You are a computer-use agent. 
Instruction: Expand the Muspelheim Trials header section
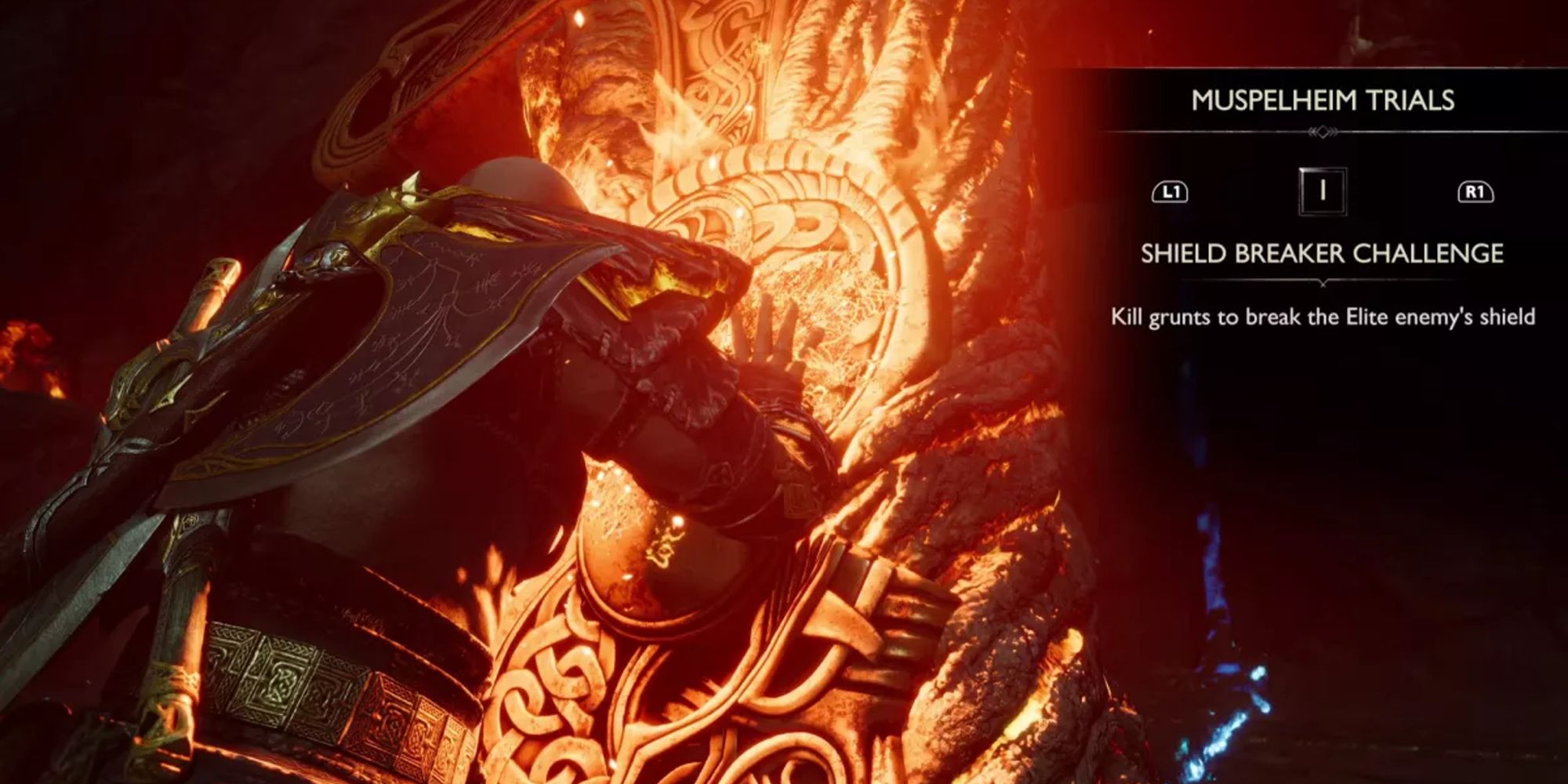tap(1322, 100)
